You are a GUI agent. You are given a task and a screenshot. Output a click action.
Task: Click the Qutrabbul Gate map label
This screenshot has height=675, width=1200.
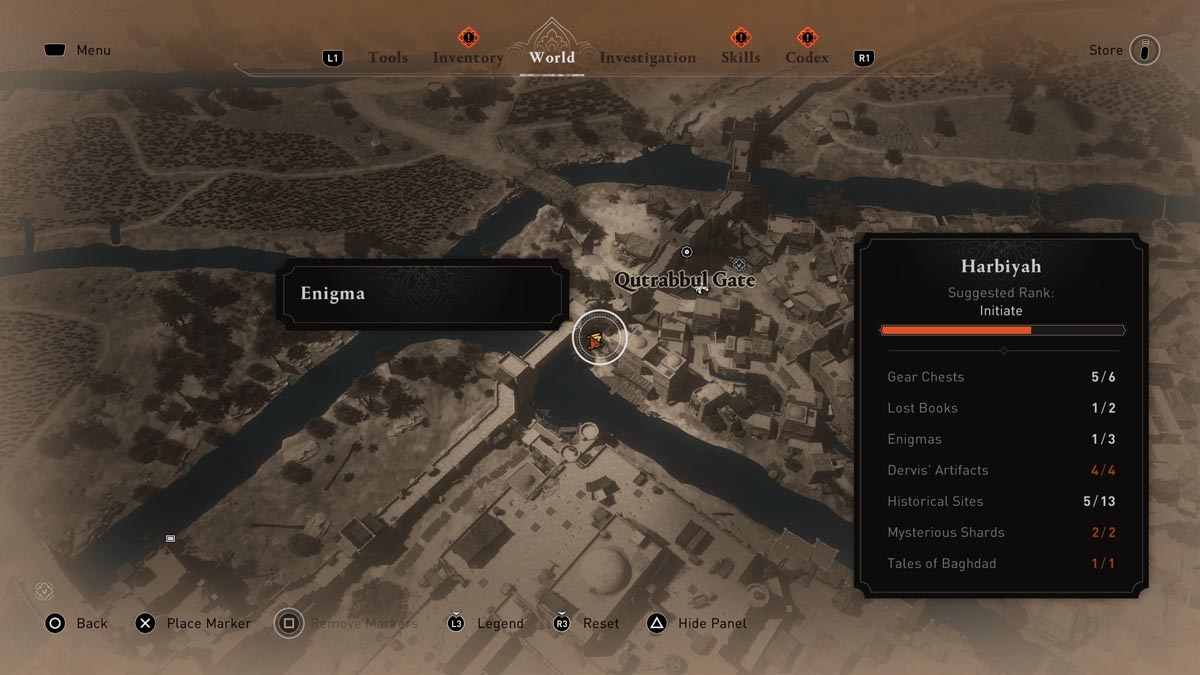[x=685, y=280]
